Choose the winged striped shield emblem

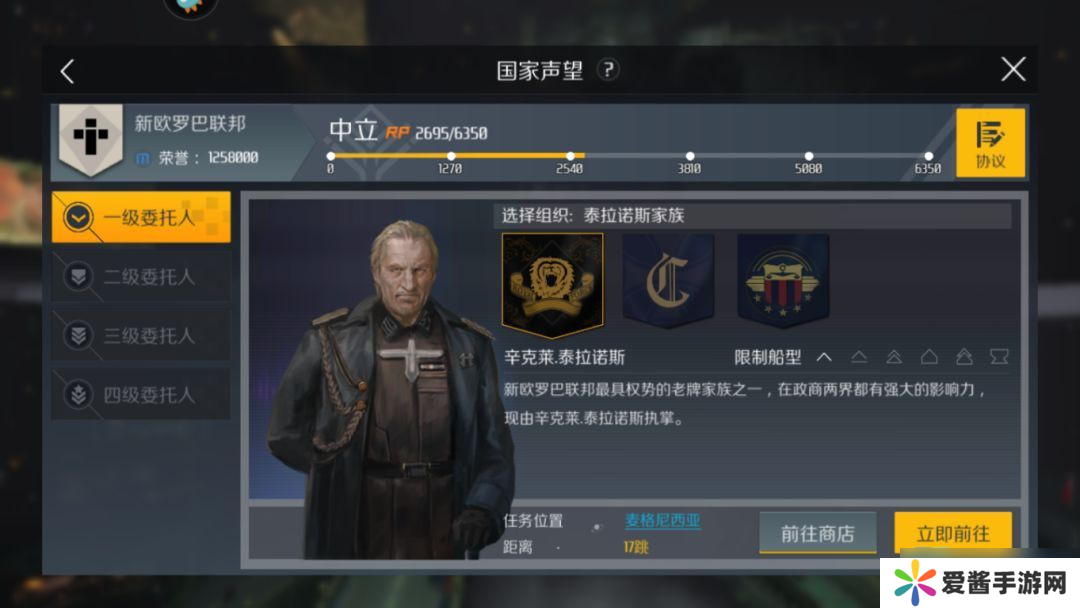click(783, 284)
